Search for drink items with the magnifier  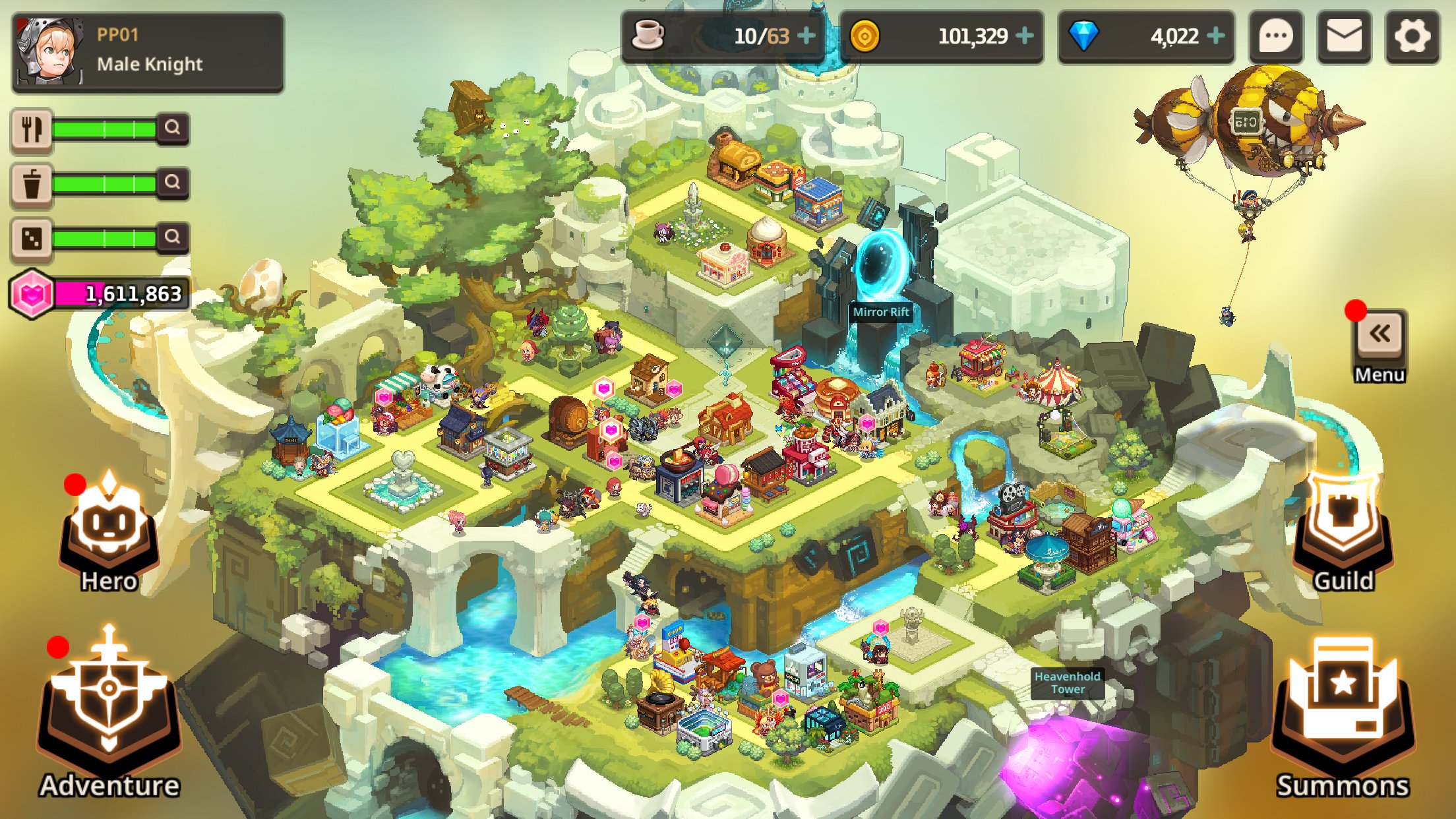pyautogui.click(x=173, y=182)
